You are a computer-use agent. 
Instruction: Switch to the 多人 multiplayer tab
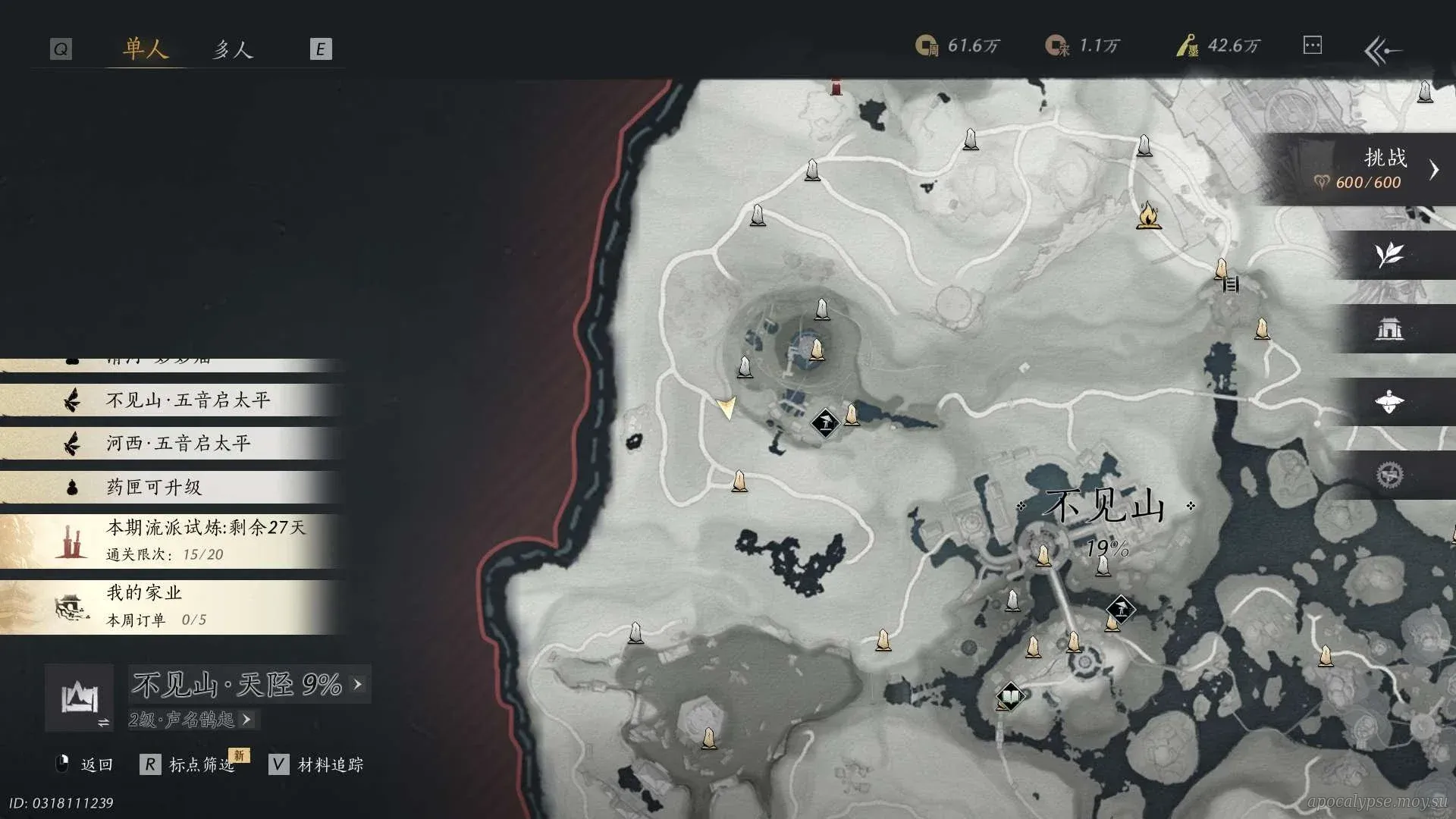(232, 49)
